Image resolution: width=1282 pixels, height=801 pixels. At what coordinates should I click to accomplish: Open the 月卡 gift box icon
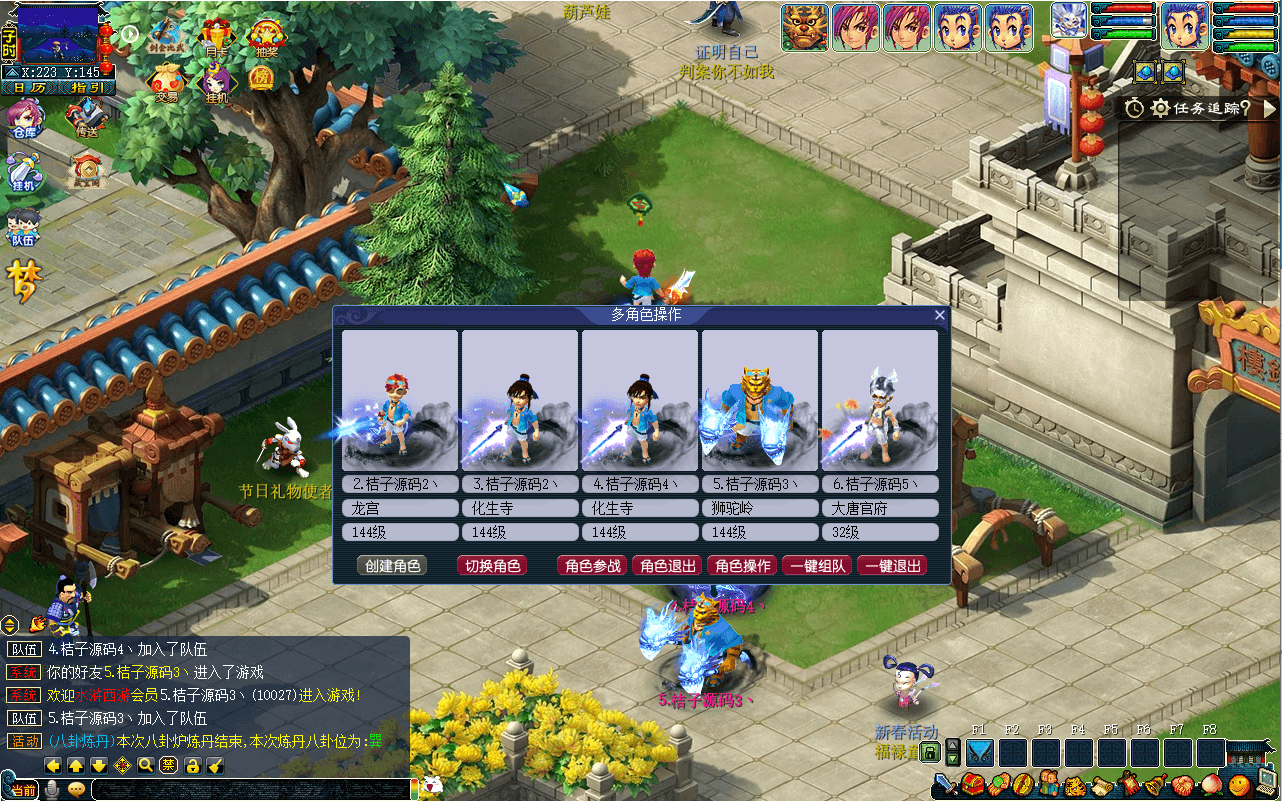click(x=217, y=38)
